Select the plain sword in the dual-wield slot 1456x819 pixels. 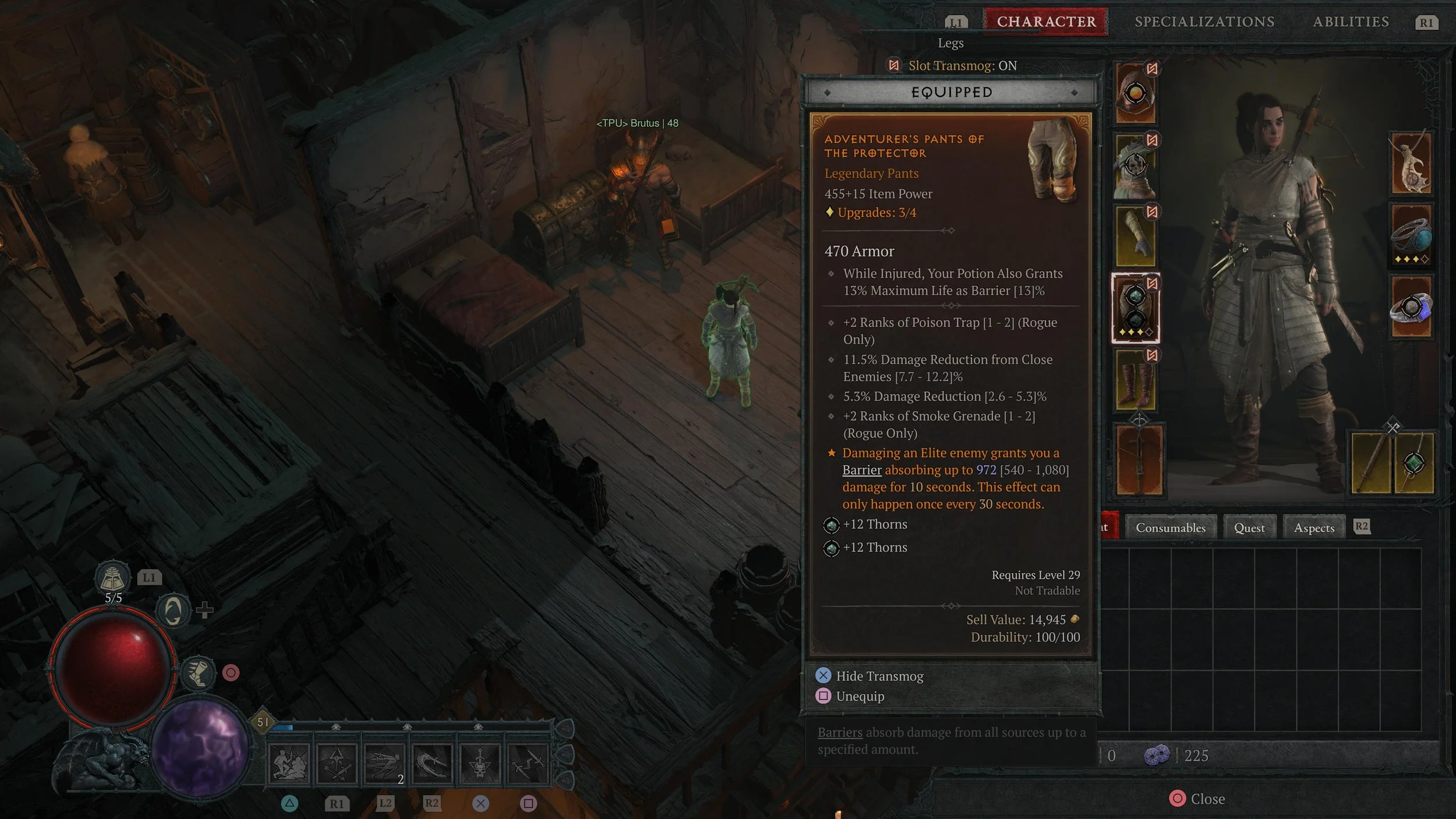tap(1372, 463)
